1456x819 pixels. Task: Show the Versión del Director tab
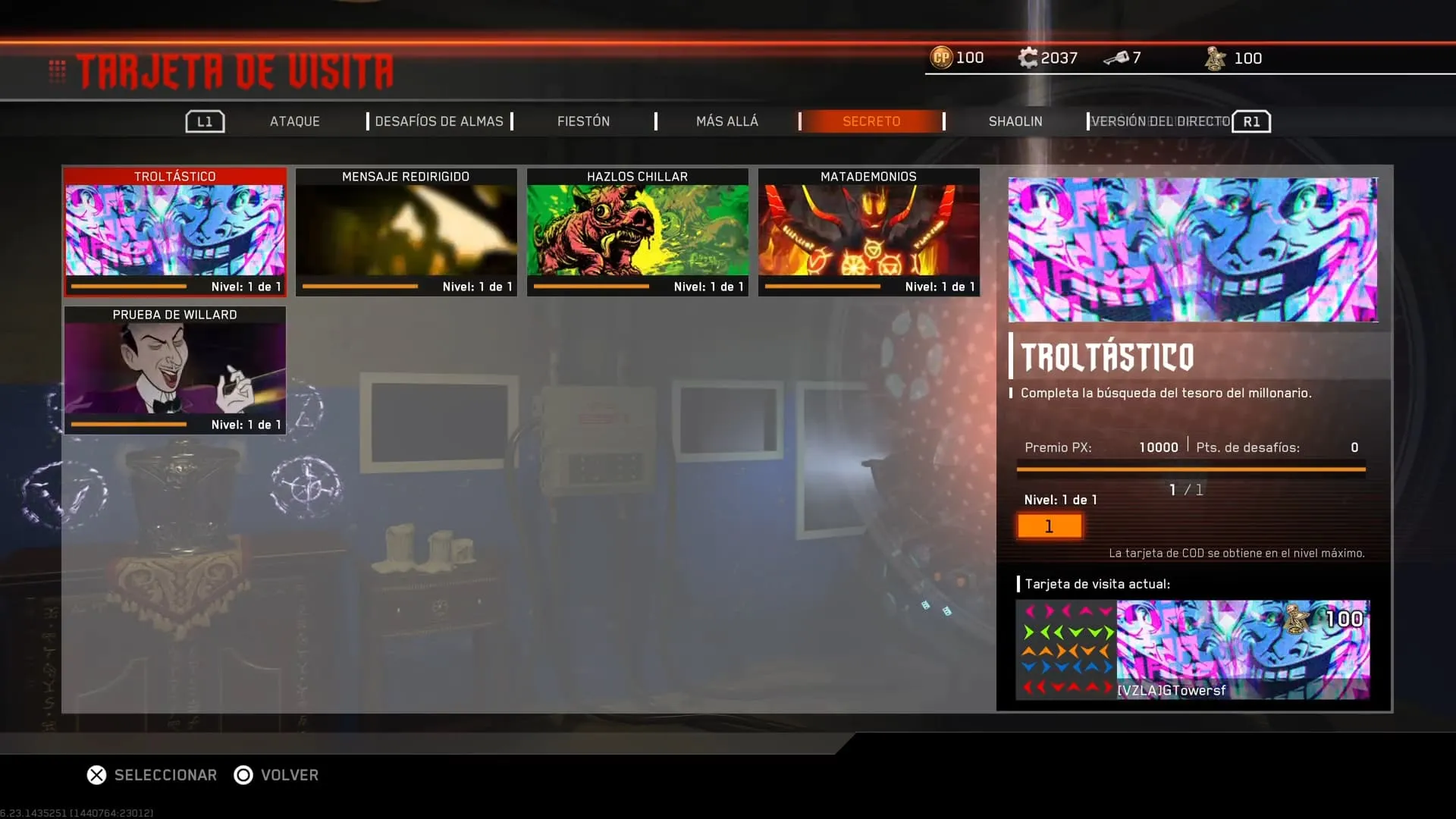[1160, 121]
